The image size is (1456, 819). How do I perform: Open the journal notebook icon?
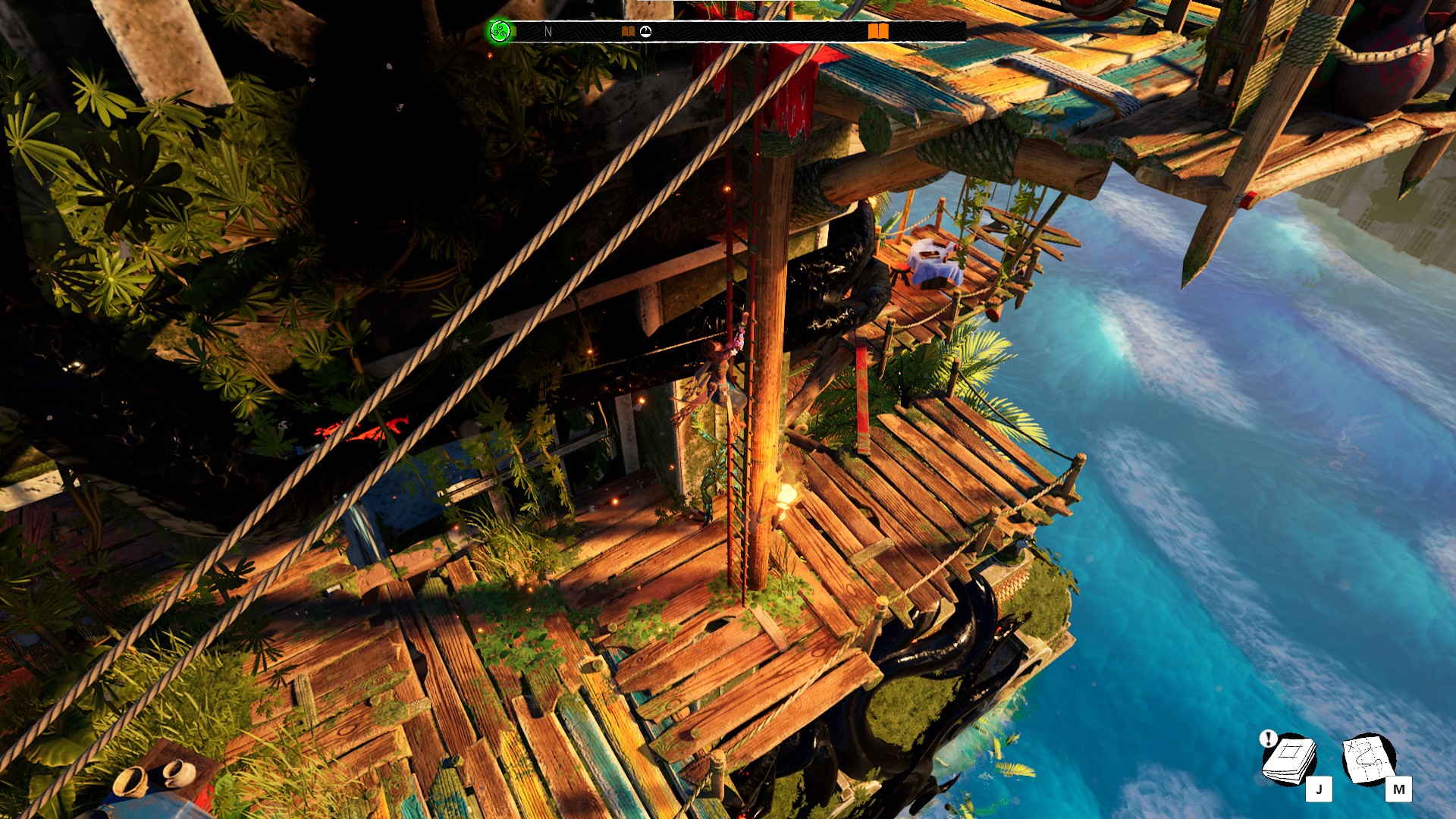pos(1289,759)
